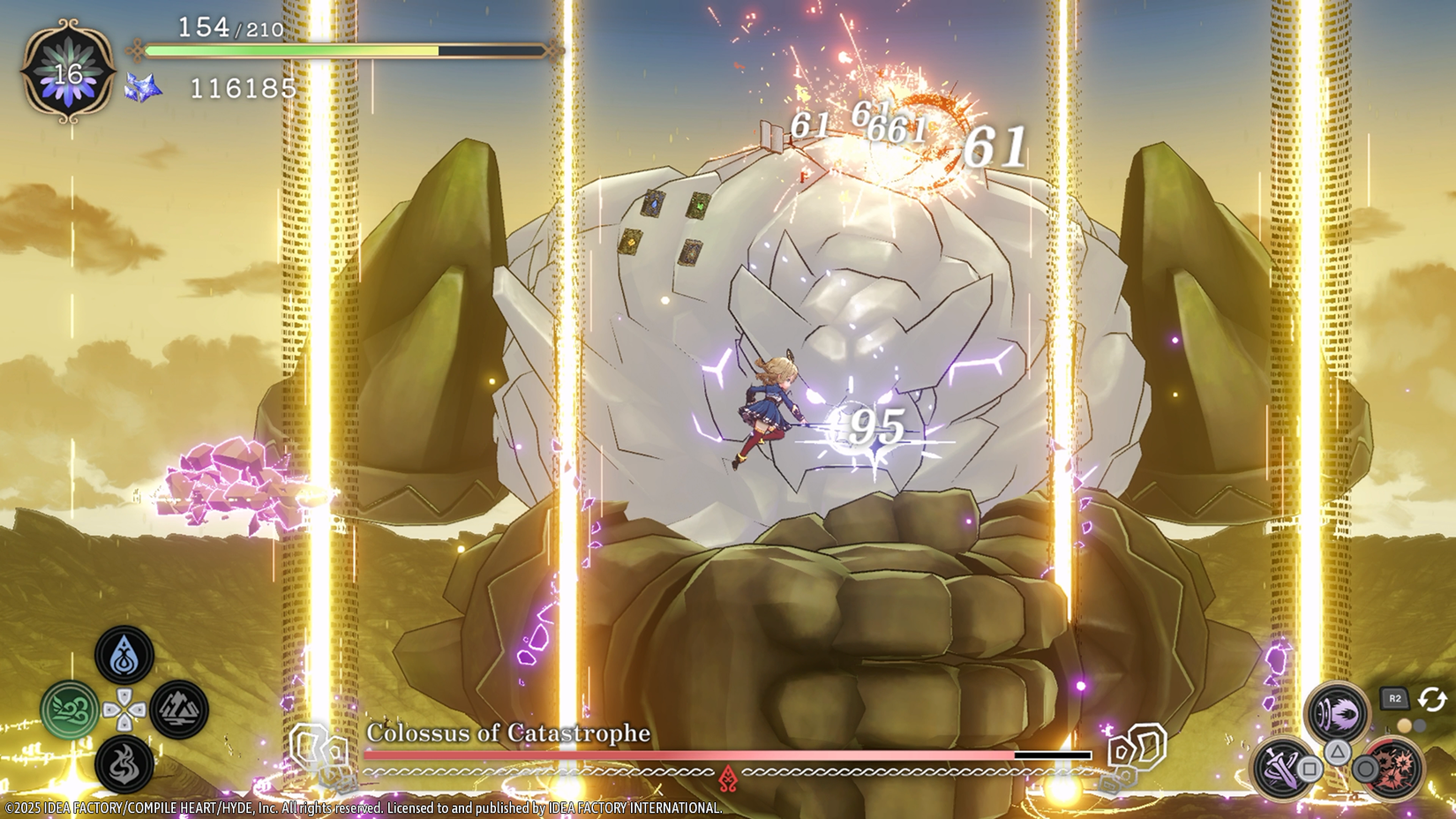The width and height of the screenshot is (1456, 819).
Task: Activate the fire flame element icon
Action: coord(124,763)
